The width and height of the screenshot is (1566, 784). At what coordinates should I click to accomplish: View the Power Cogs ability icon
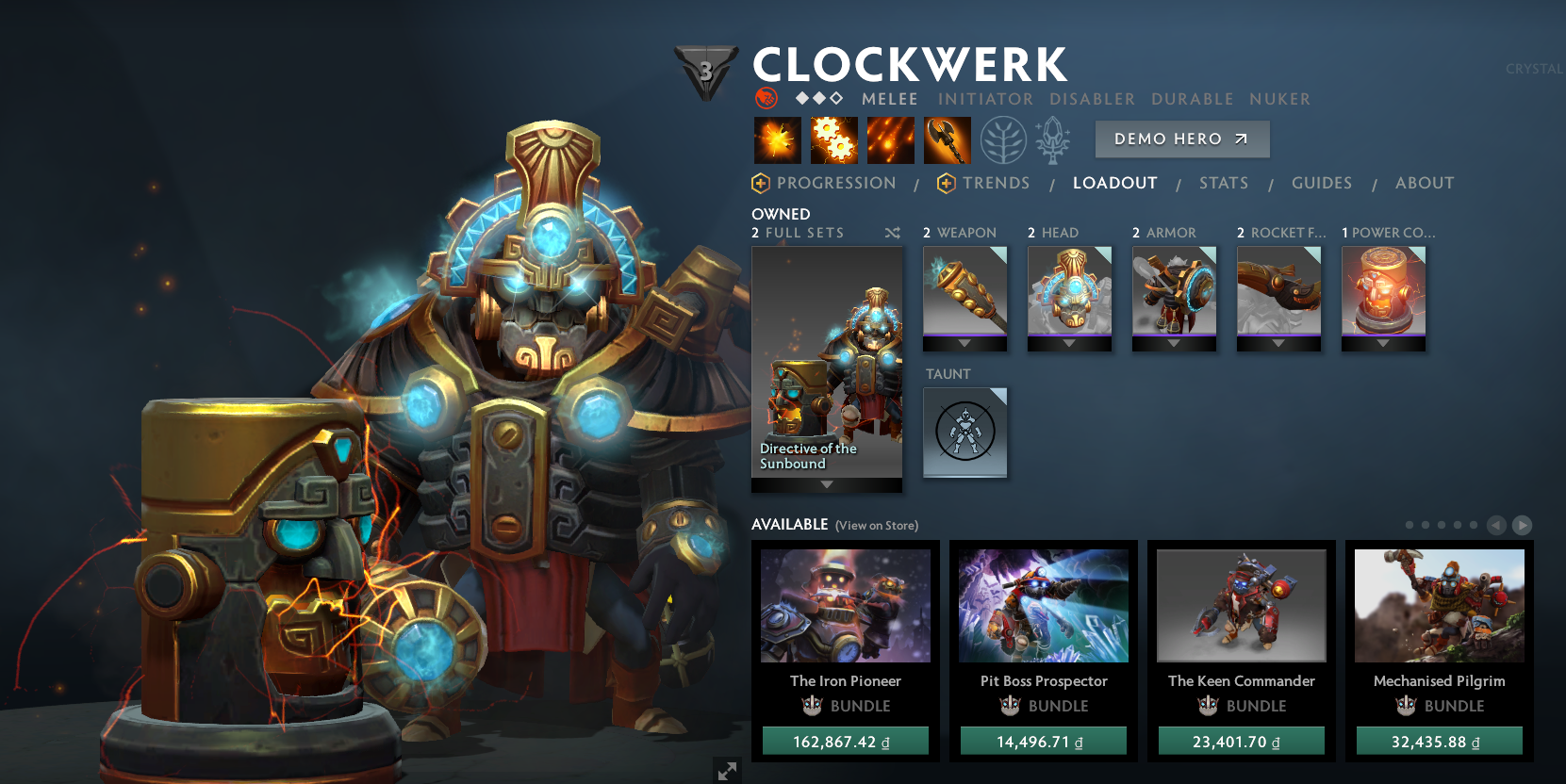click(x=833, y=139)
